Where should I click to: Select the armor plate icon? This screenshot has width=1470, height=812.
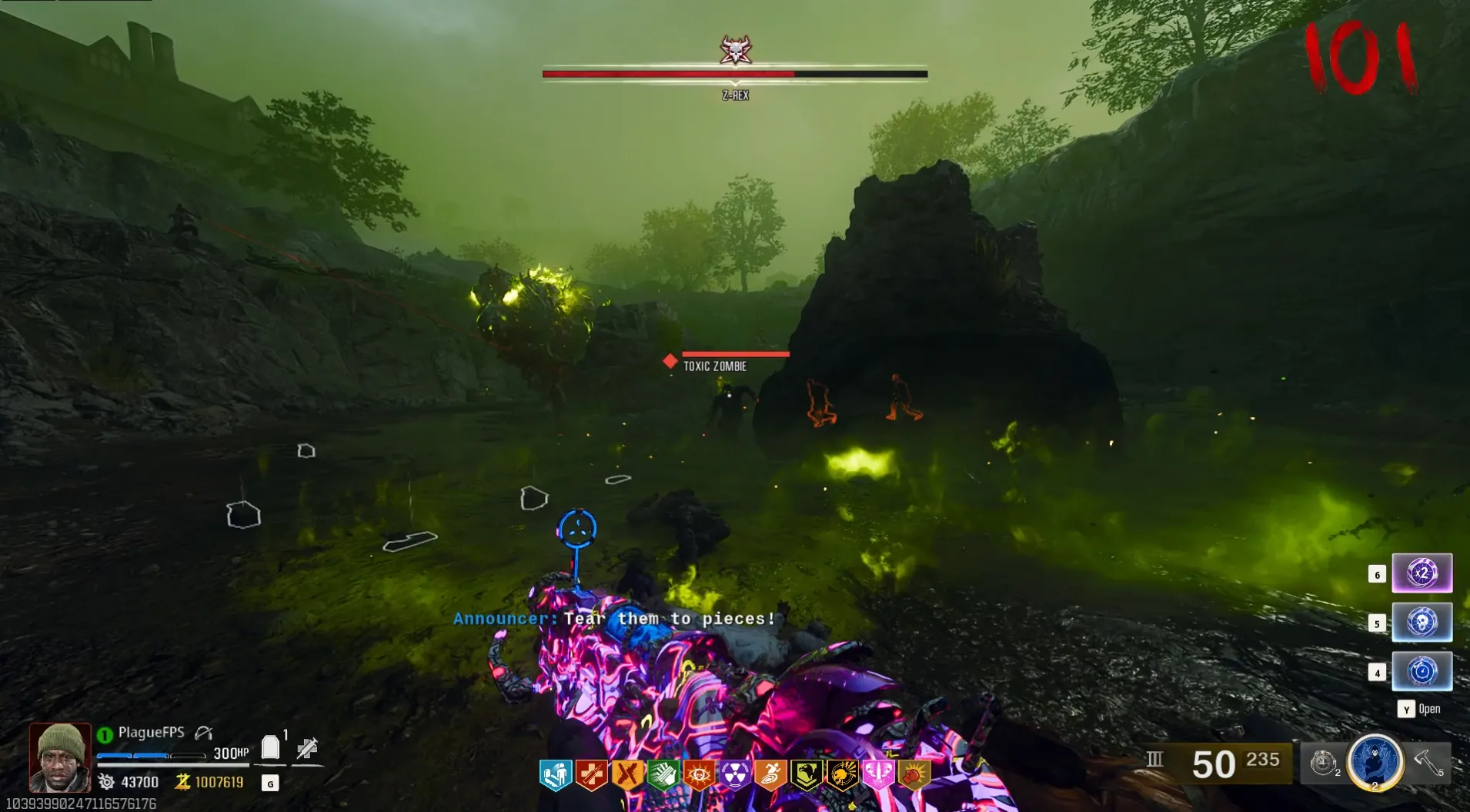270,747
